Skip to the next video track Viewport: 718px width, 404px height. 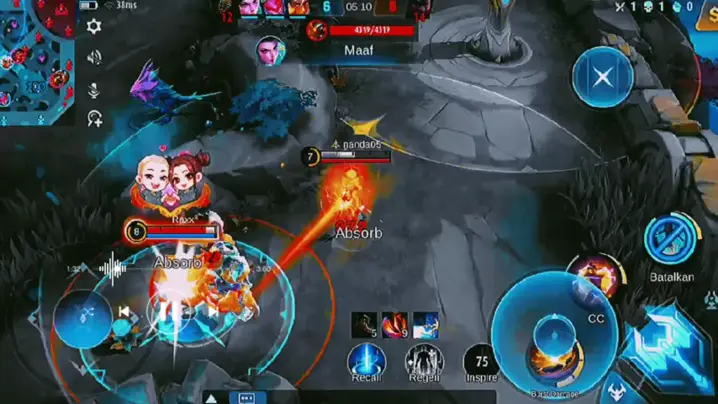(x=212, y=311)
